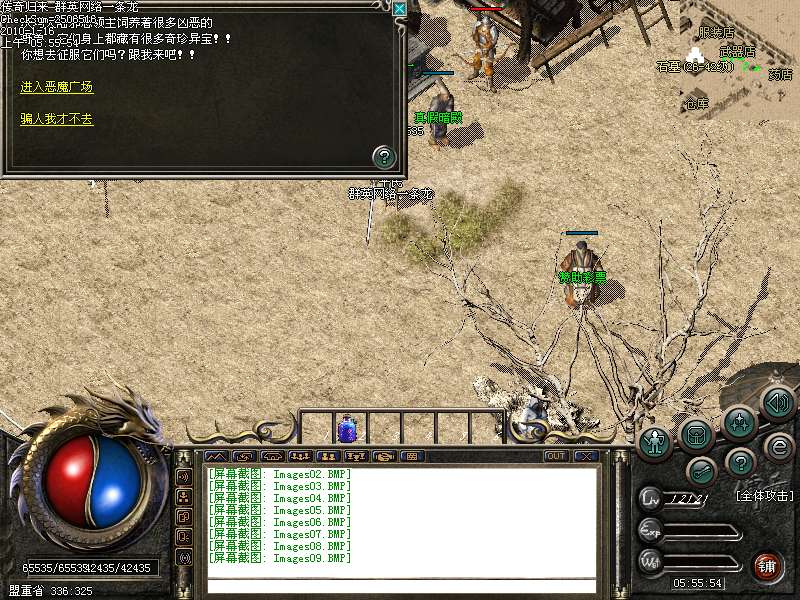Toggle the sound speaker button
The image size is (800, 600).
click(x=777, y=403)
